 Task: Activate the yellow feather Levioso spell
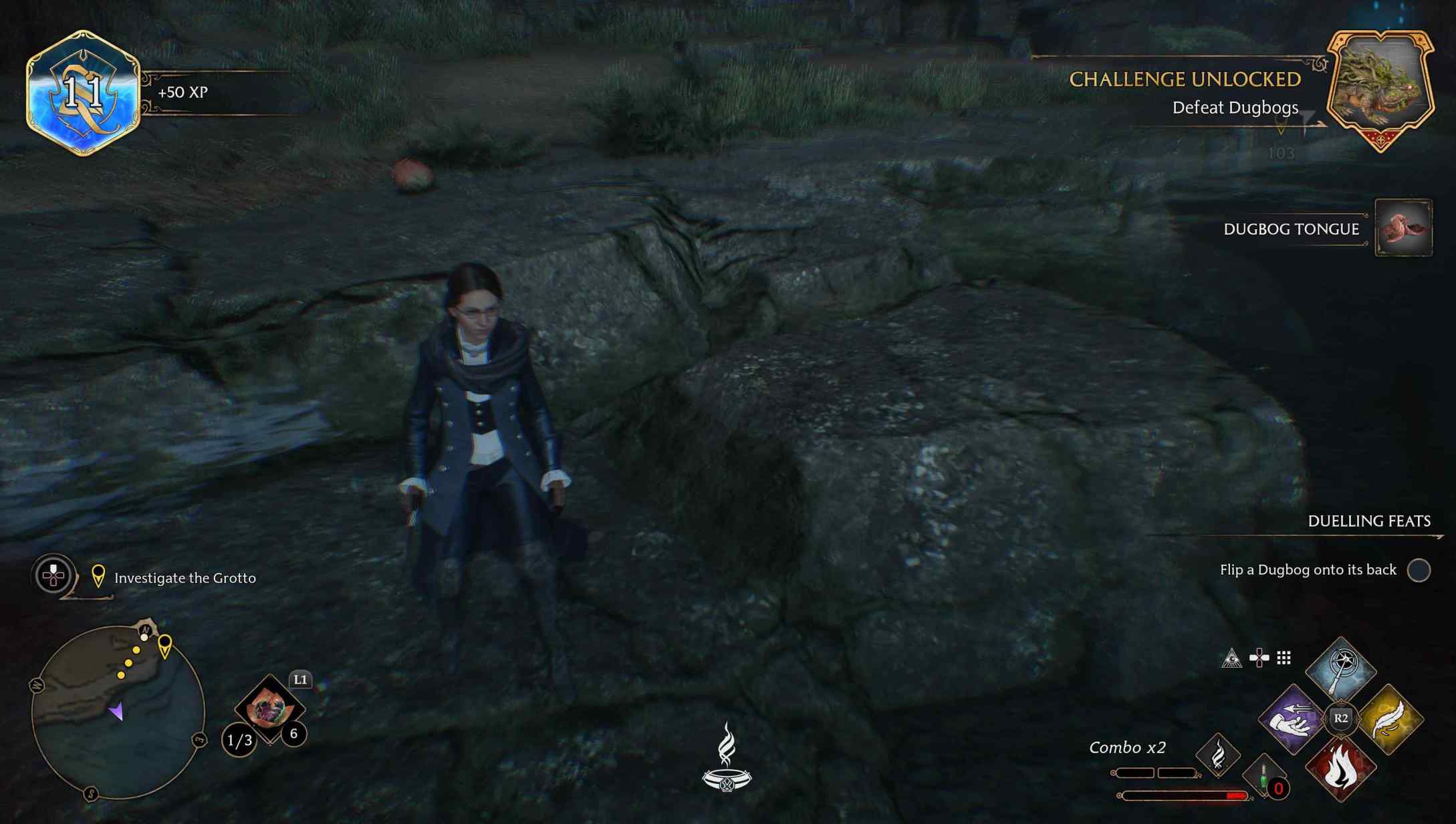tap(1390, 720)
